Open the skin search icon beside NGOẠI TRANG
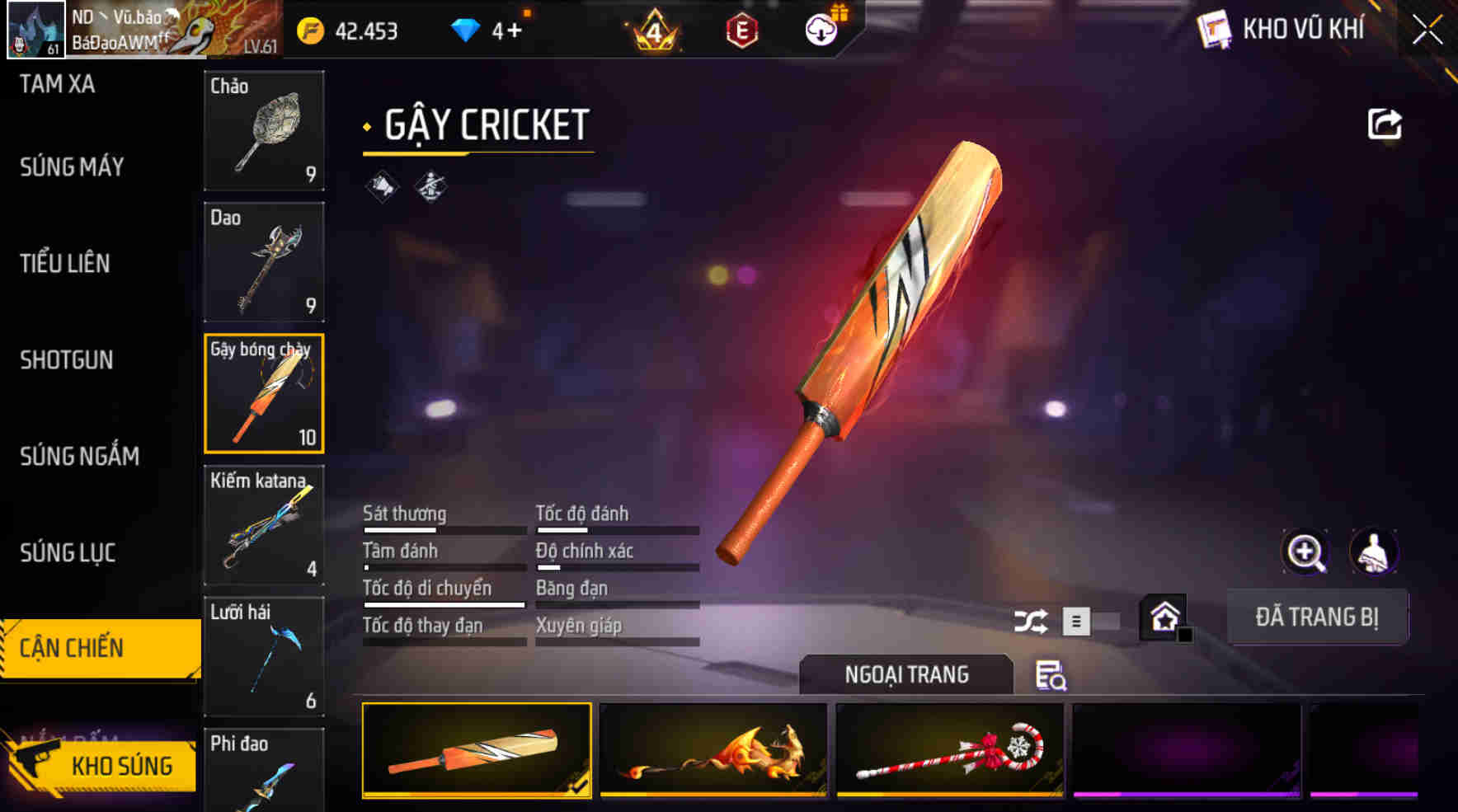 point(1051,678)
